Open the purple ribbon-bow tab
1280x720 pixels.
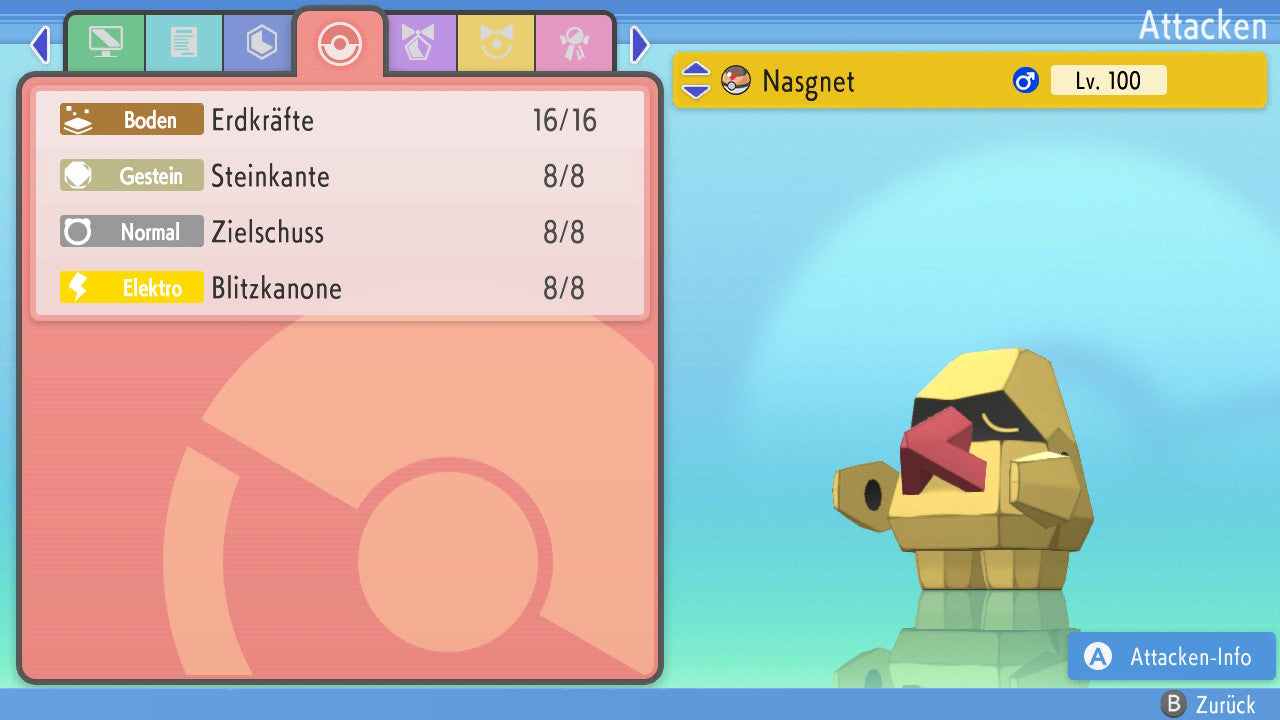pos(419,43)
